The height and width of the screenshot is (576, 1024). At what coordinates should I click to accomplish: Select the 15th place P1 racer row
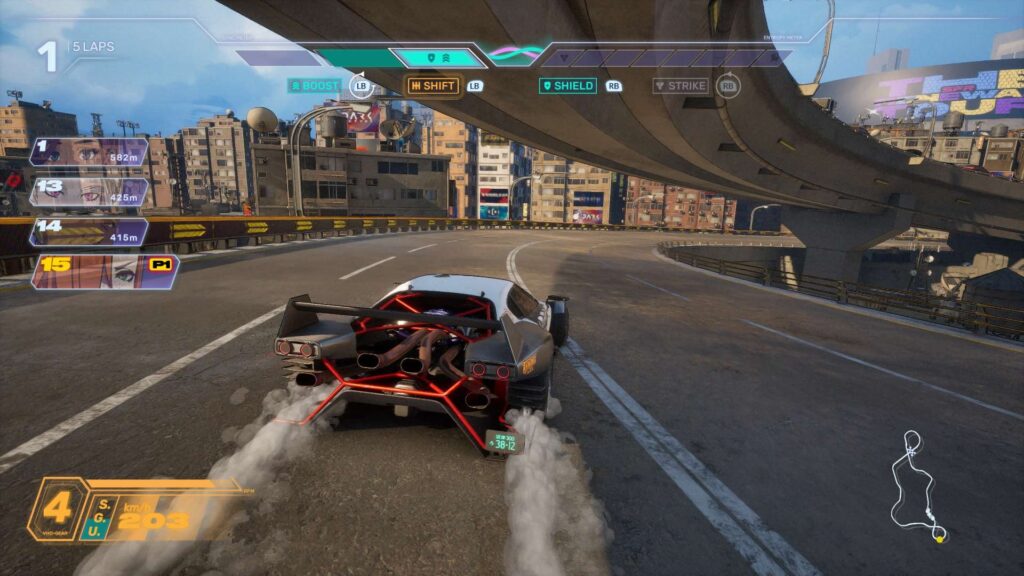tap(105, 272)
